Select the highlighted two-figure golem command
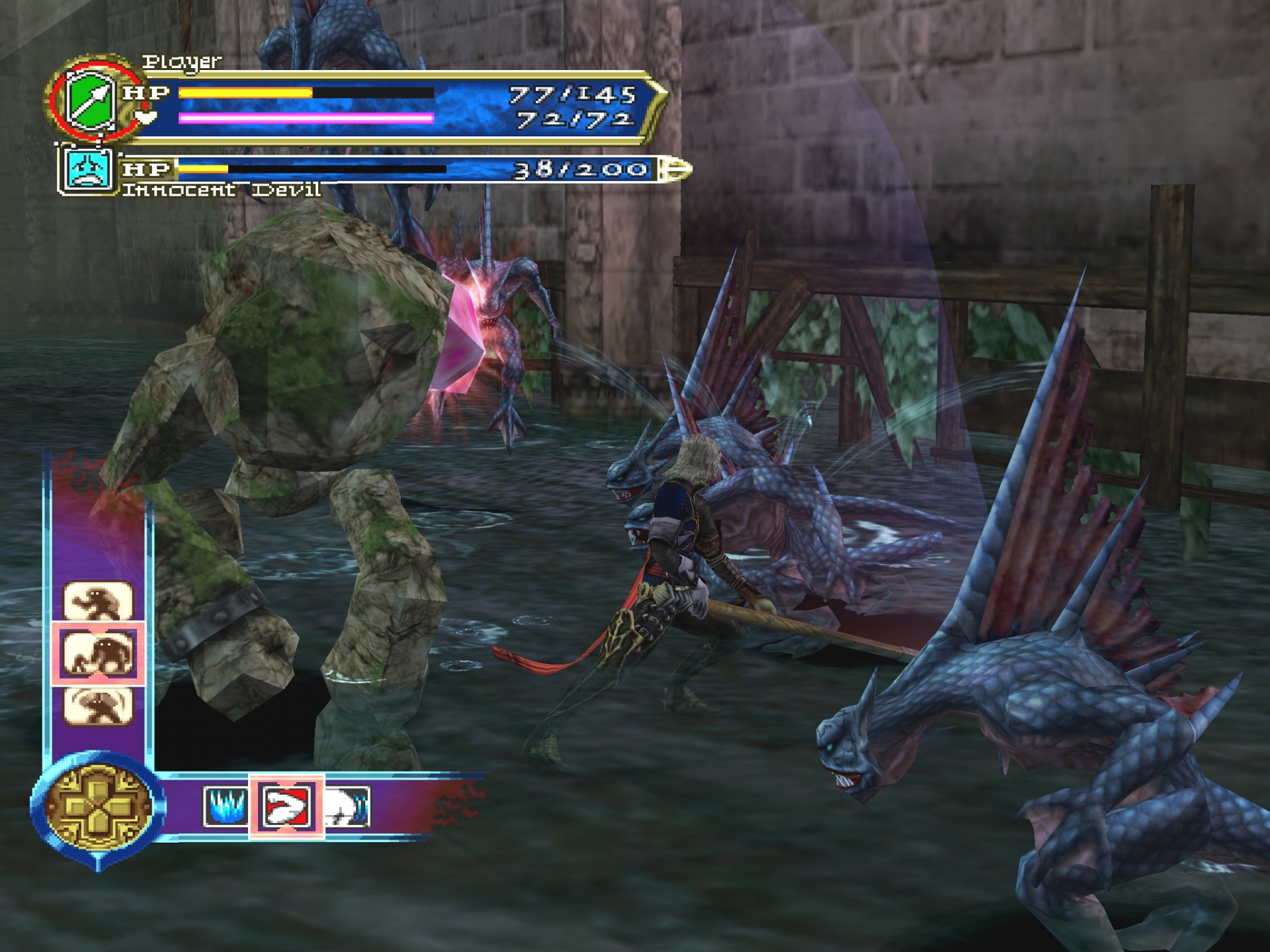This screenshot has height=952, width=1270. point(98,653)
